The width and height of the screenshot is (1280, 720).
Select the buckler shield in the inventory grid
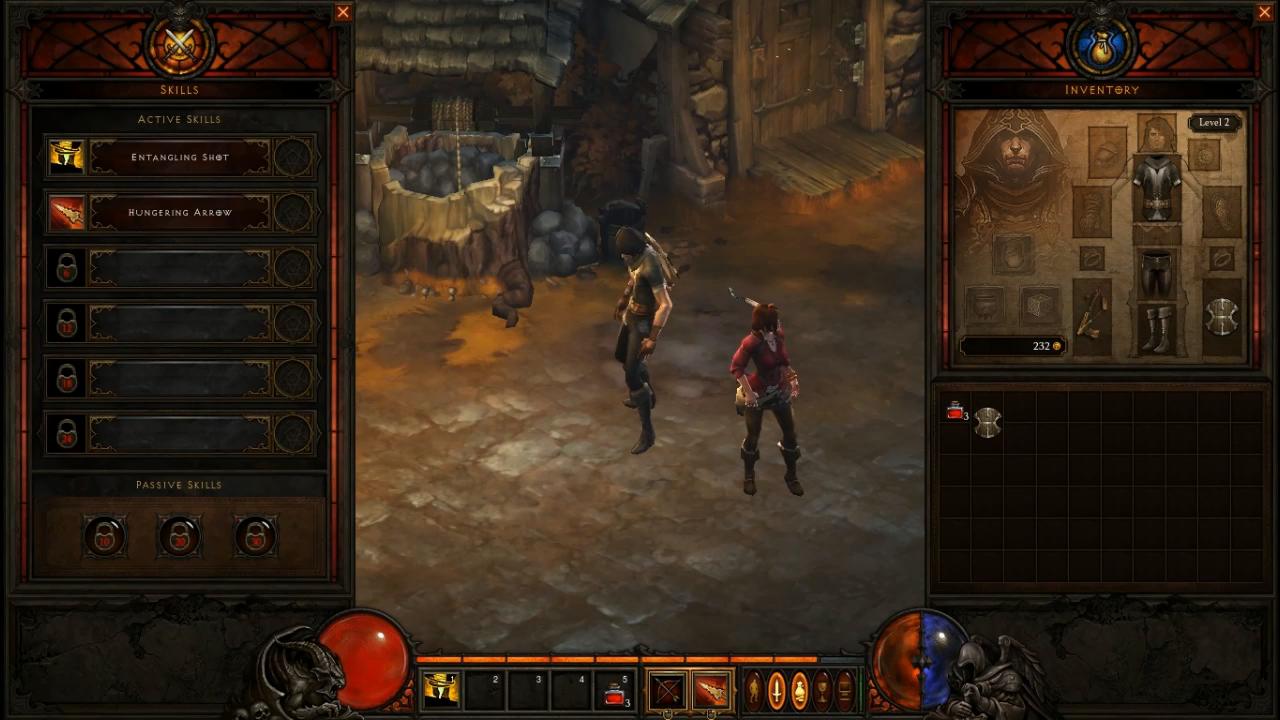point(987,422)
